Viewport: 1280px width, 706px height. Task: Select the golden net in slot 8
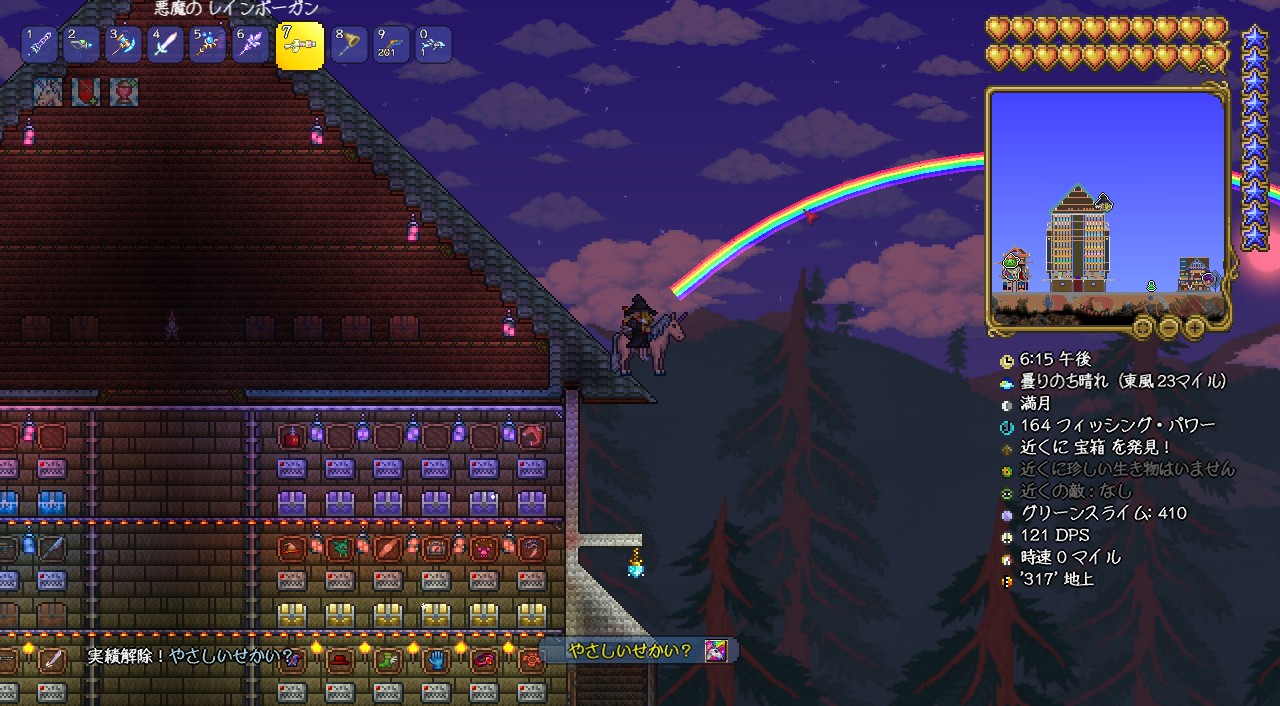(349, 45)
